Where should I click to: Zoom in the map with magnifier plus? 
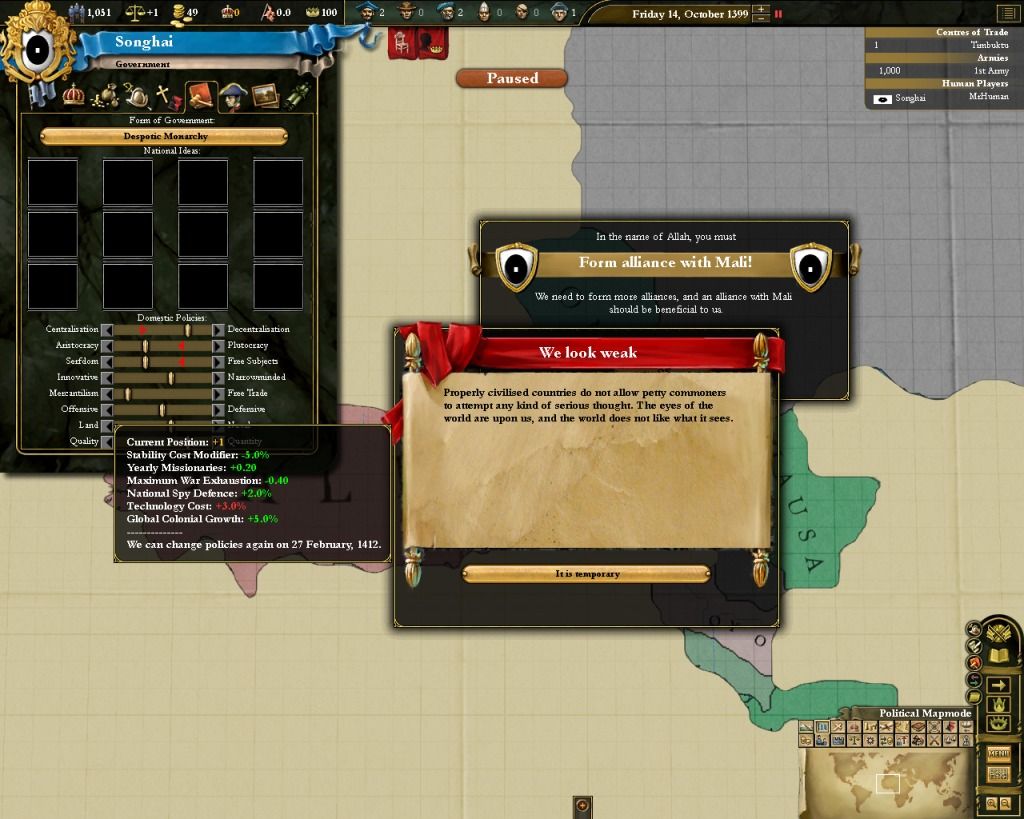click(x=991, y=803)
